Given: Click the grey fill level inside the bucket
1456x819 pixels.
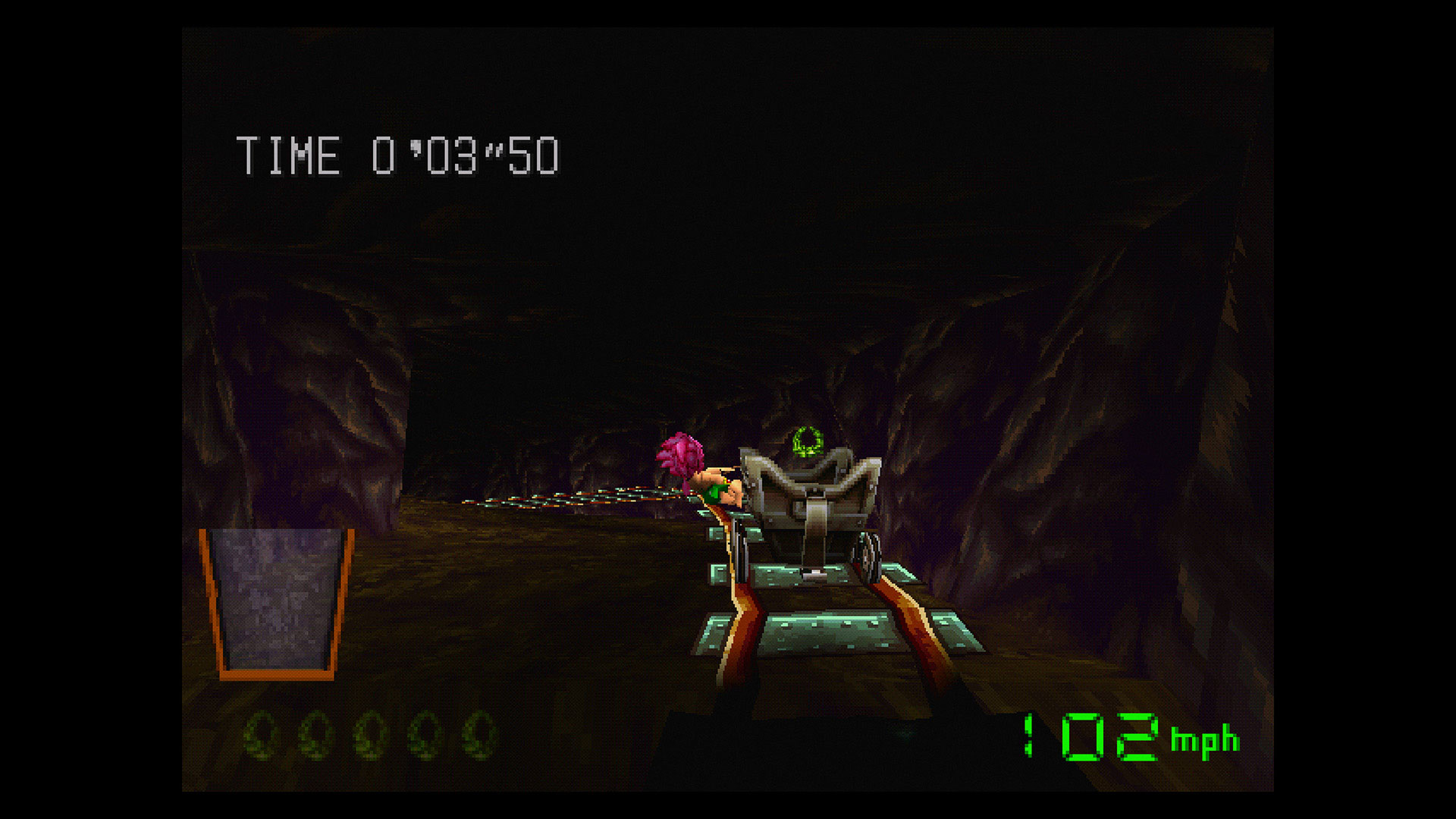Looking at the screenshot, I should pyautogui.click(x=277, y=599).
